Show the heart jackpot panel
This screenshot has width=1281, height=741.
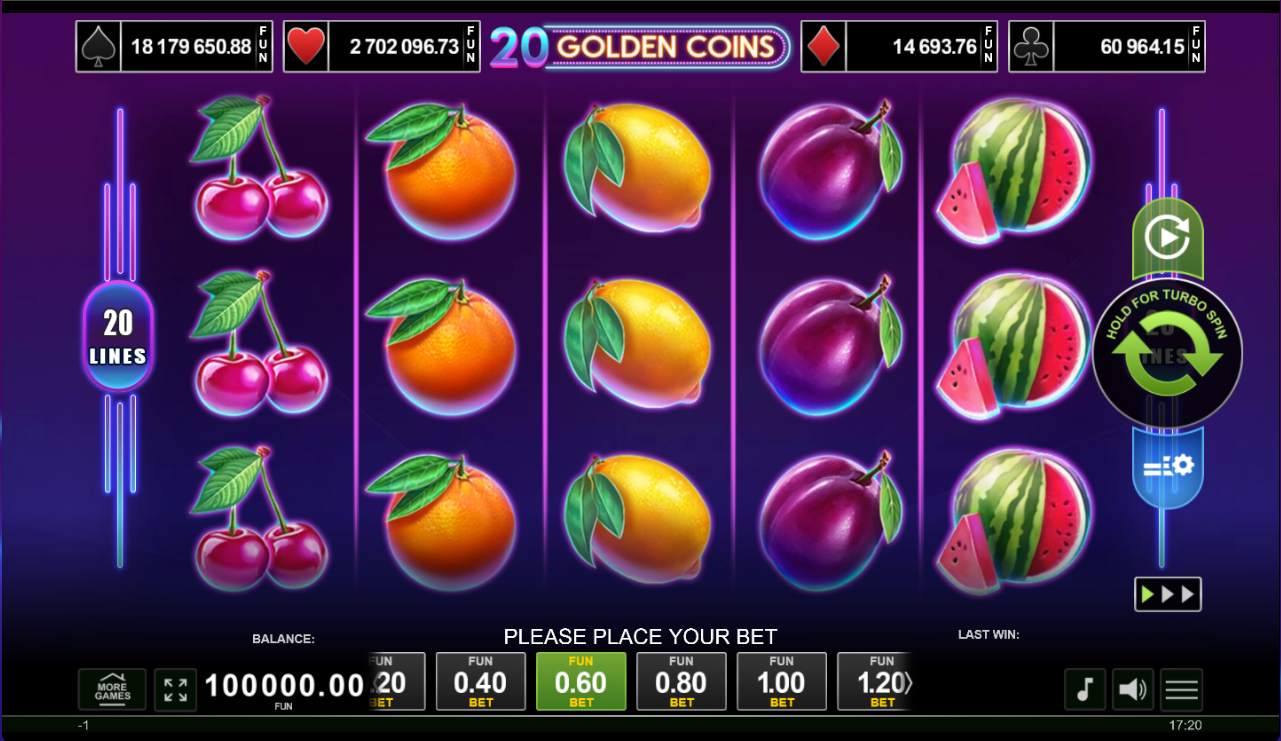pos(381,47)
